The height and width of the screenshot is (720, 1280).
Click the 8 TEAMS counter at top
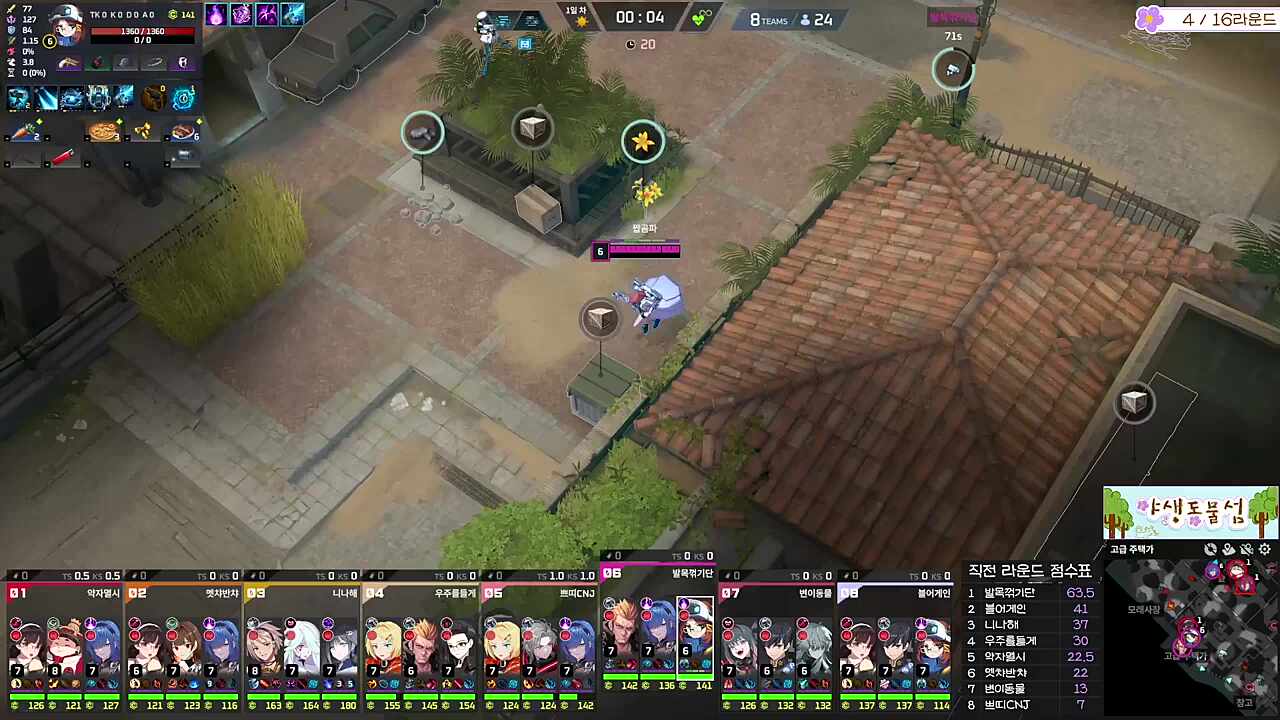770,19
